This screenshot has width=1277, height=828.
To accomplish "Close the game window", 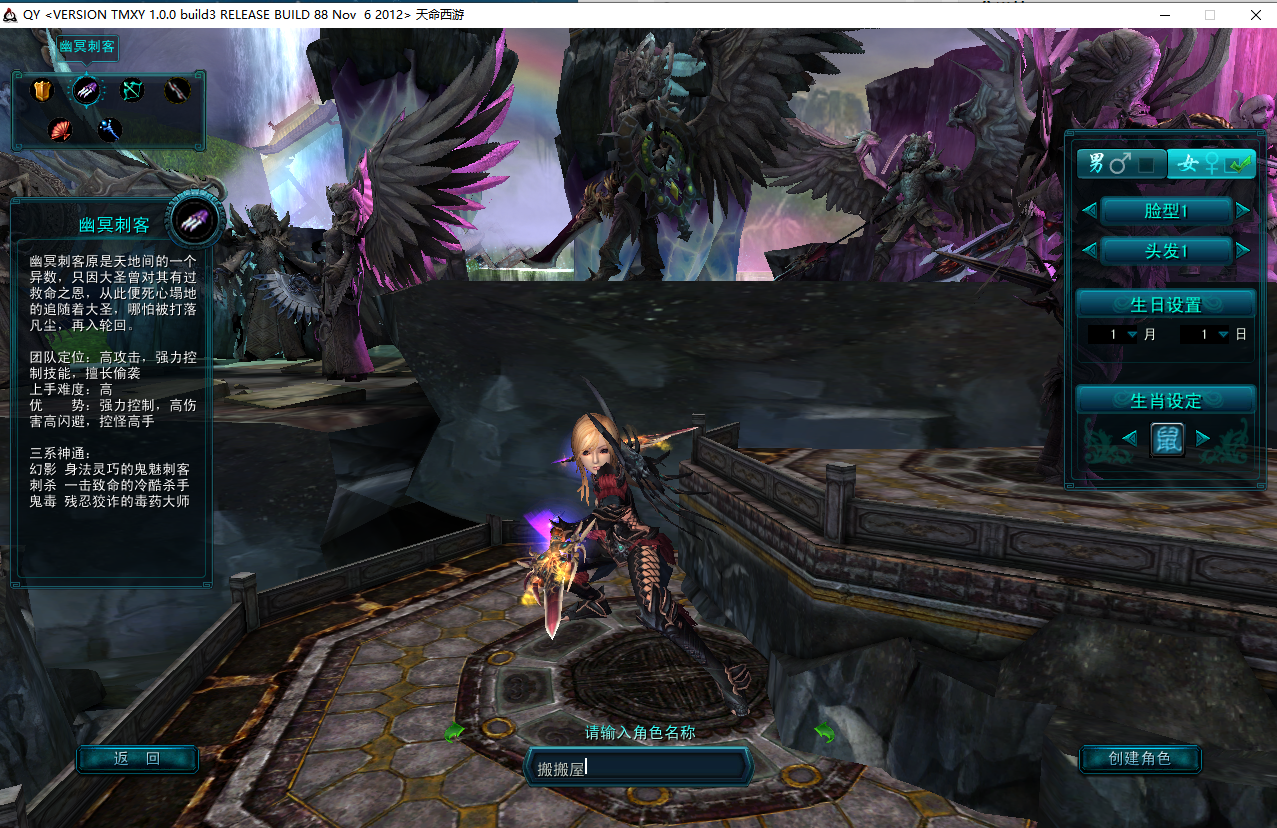I will 1255,15.
